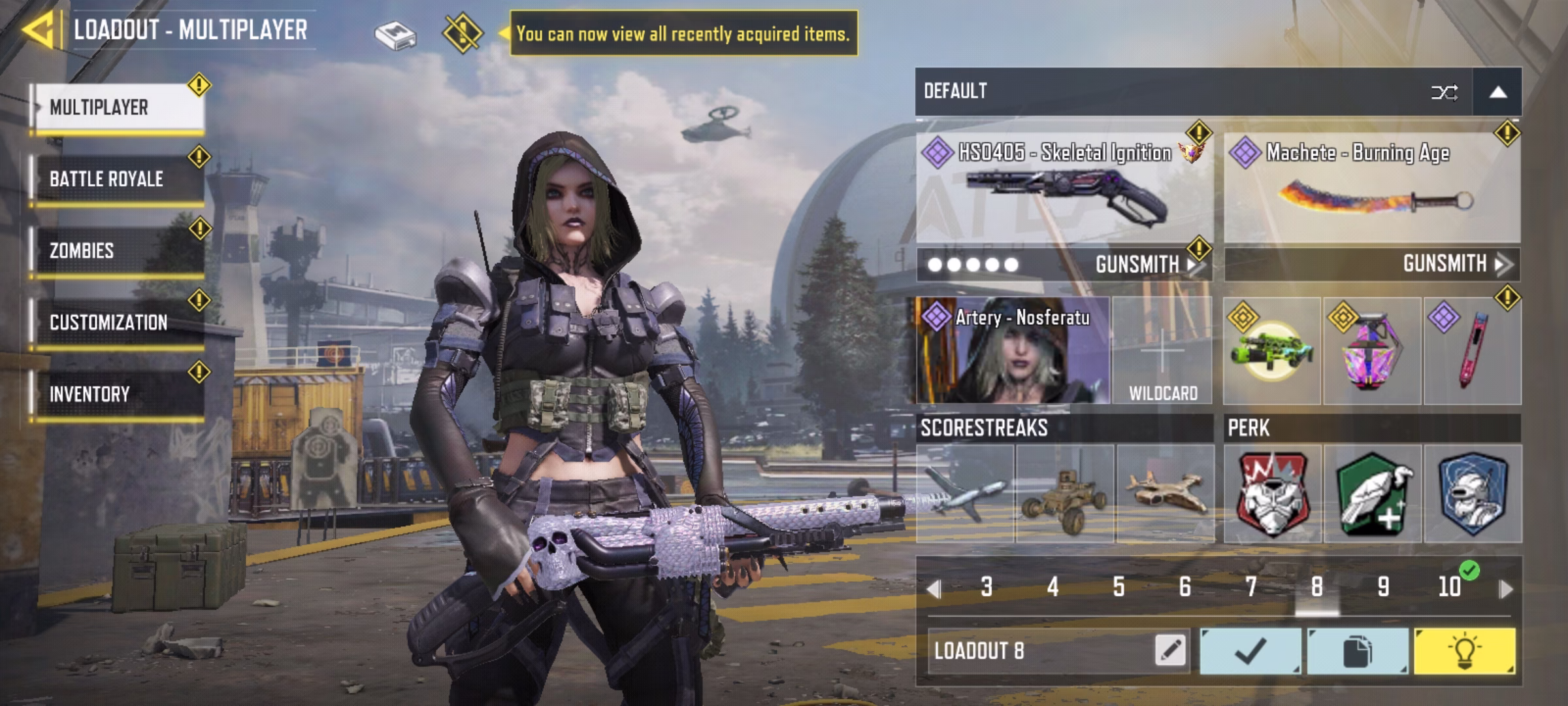Rename Loadout 8 with the pencil icon
The image size is (1568, 706).
click(x=1170, y=650)
